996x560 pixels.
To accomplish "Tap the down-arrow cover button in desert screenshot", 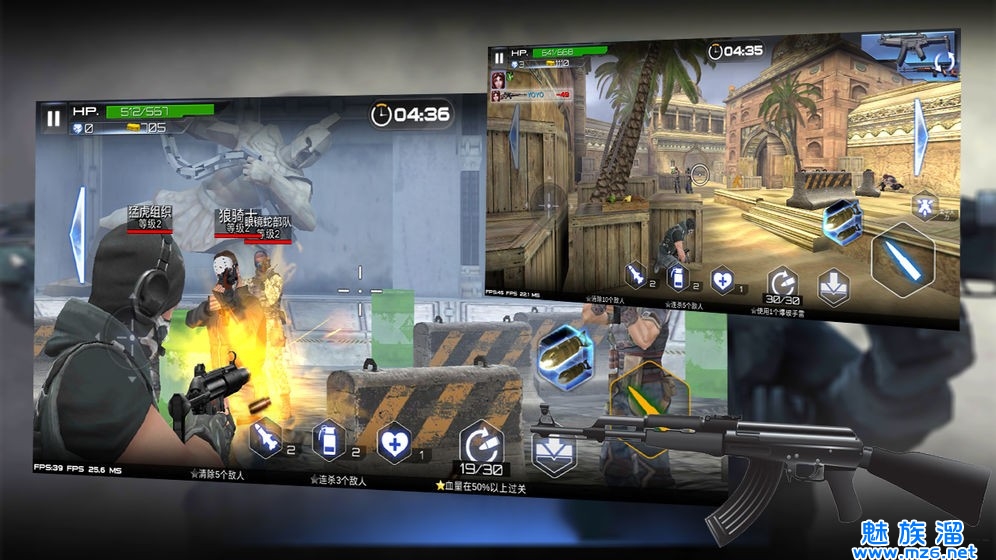I will click(x=834, y=288).
